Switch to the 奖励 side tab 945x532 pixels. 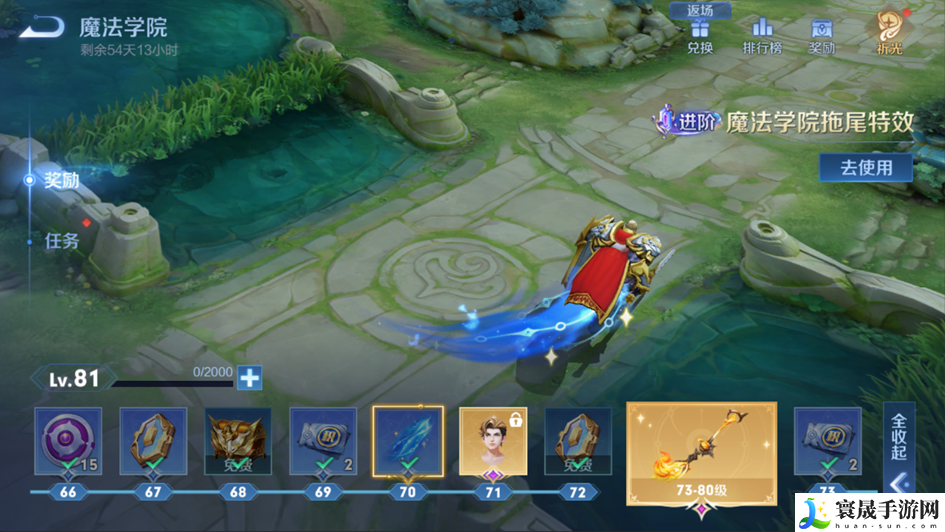pos(60,180)
